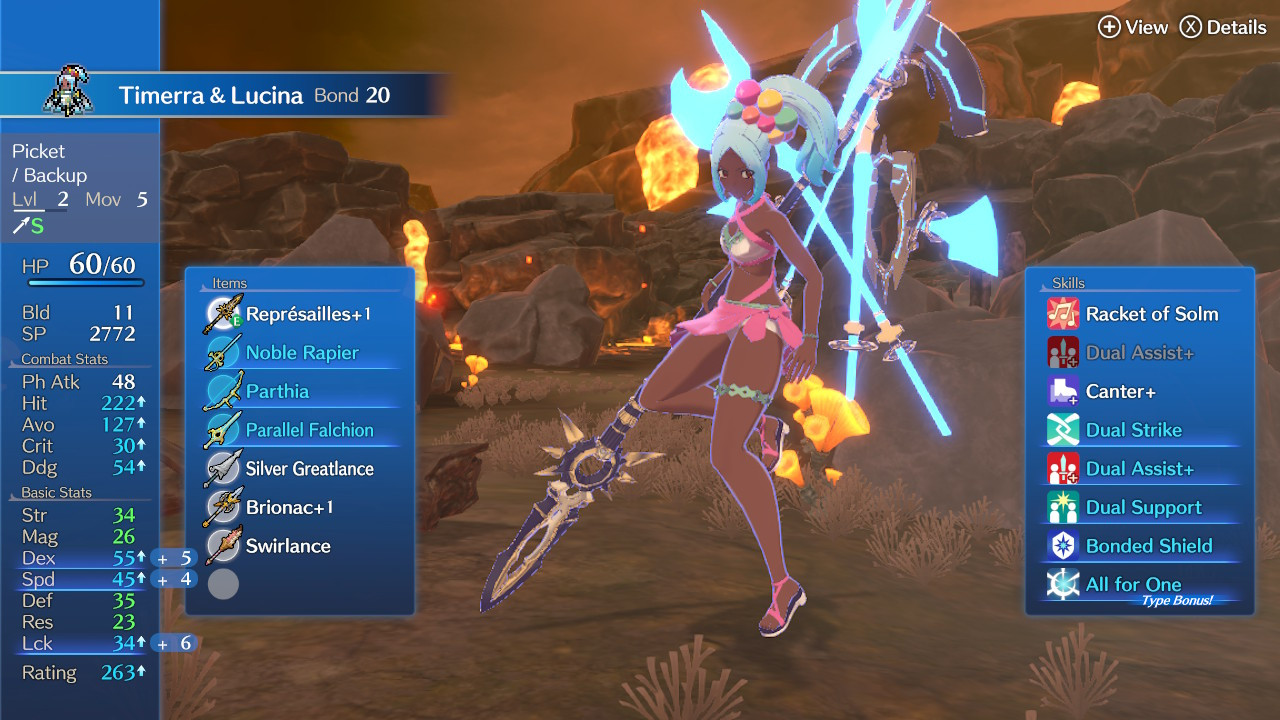Open the Details option
The width and height of the screenshot is (1280, 720).
click(x=1224, y=28)
